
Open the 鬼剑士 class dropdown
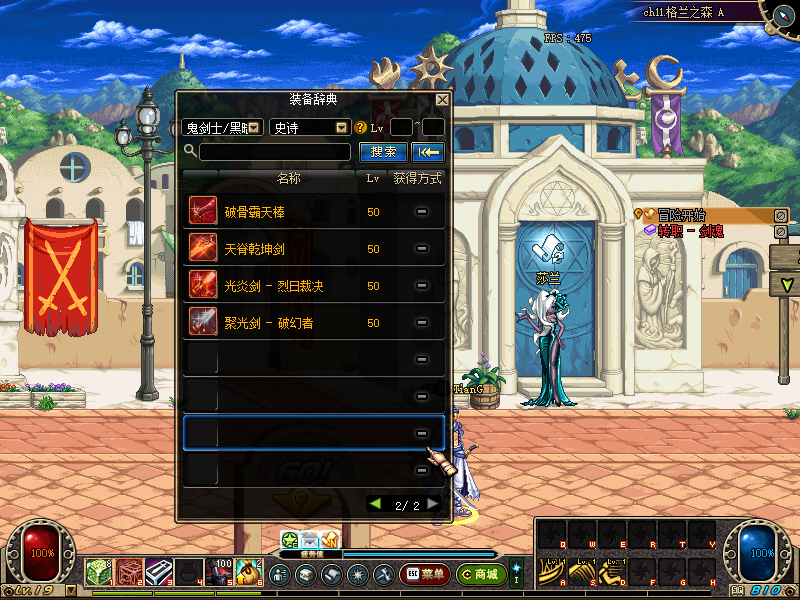tap(222, 127)
